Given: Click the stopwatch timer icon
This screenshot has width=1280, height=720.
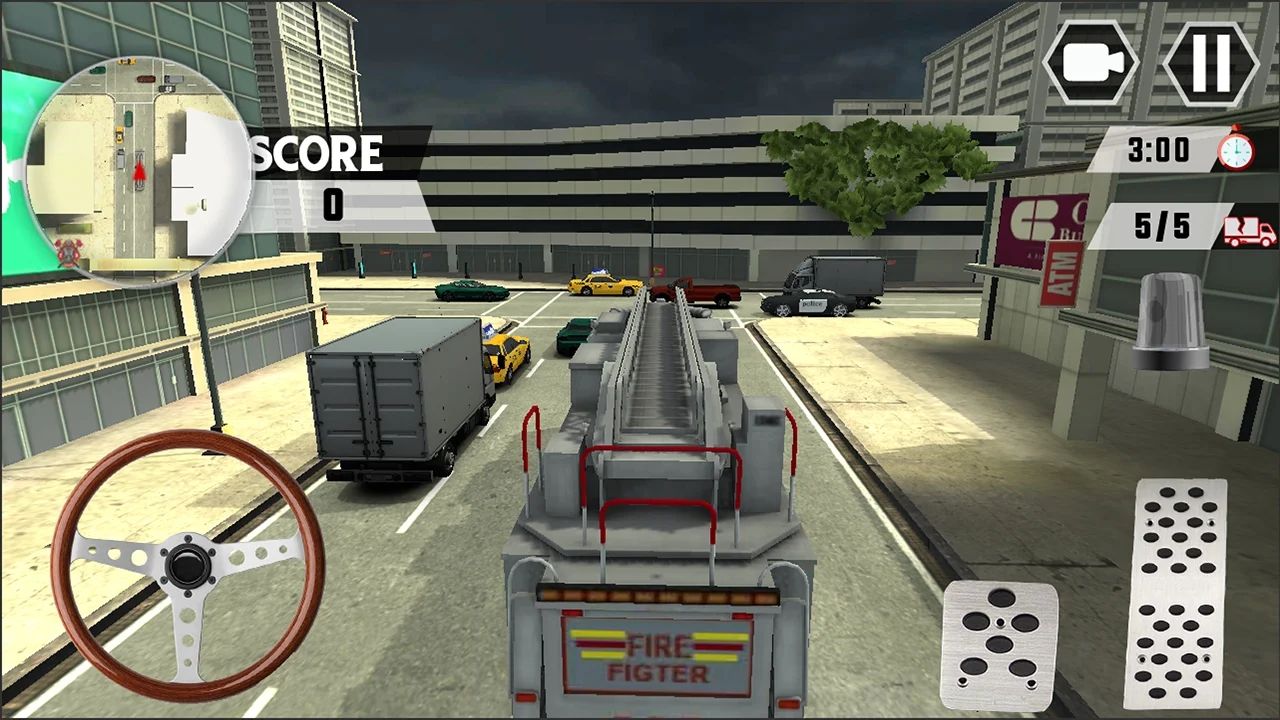Looking at the screenshot, I should (x=1237, y=150).
